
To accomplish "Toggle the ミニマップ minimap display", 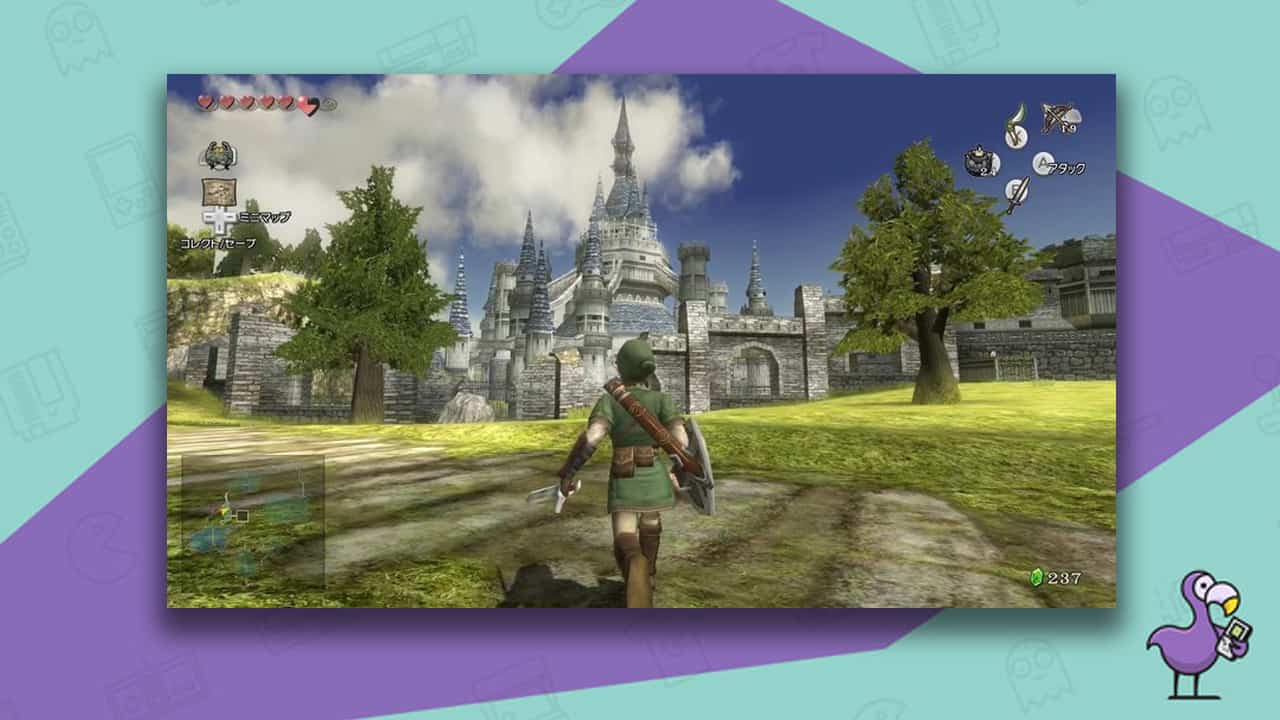I will 265,216.
